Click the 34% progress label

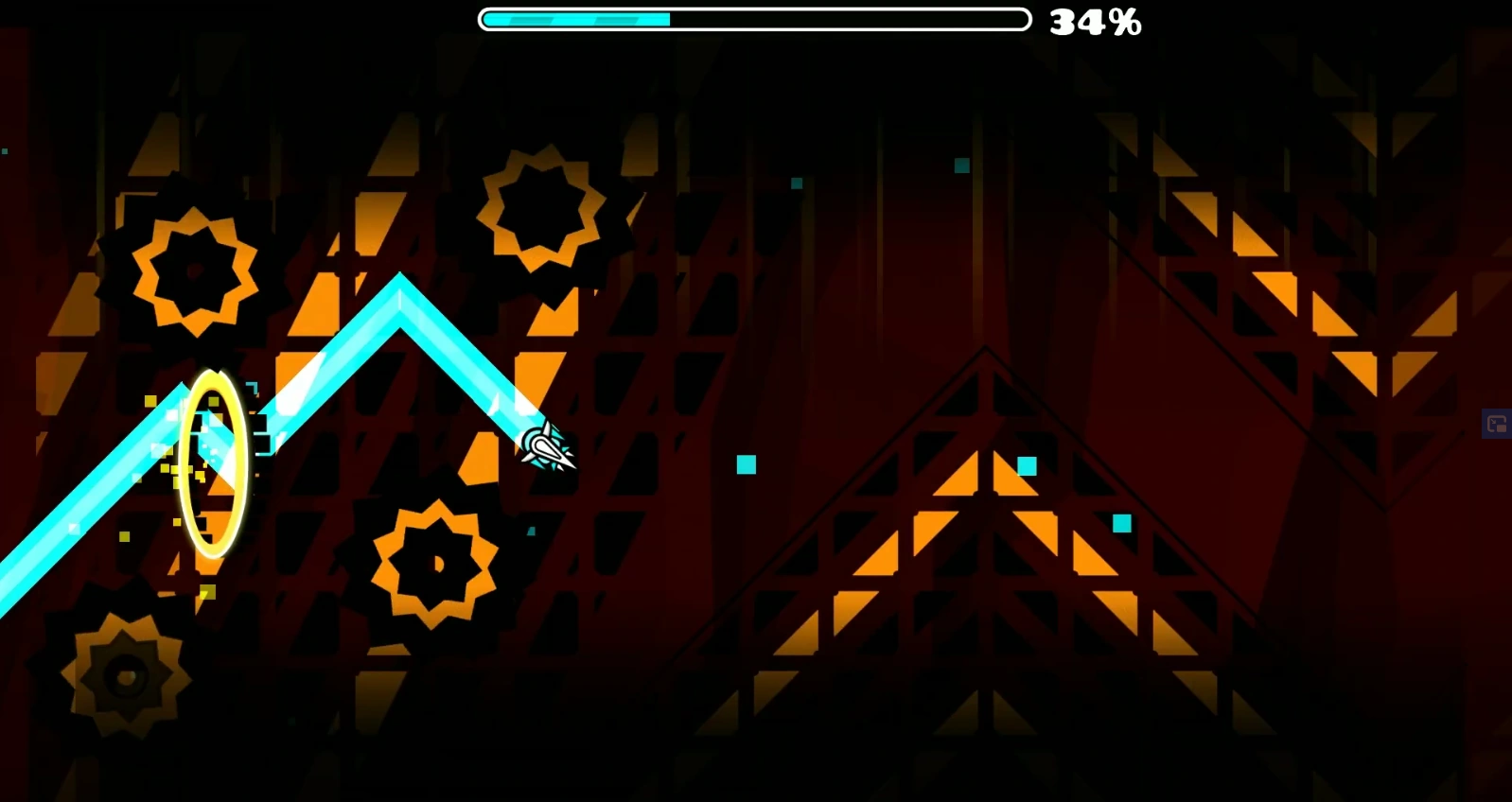(1095, 21)
